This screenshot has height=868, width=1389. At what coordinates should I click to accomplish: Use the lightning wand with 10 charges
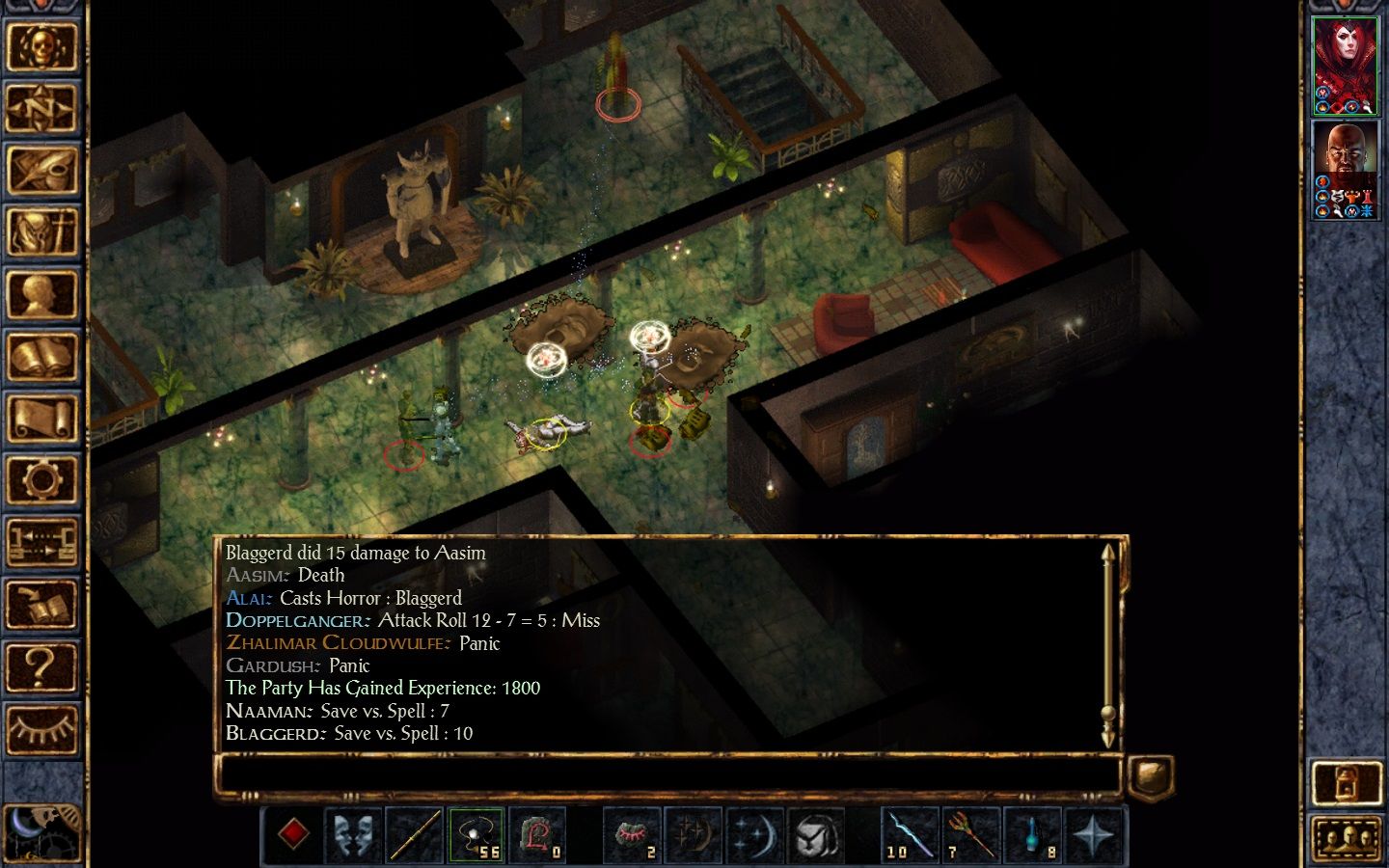(910, 834)
